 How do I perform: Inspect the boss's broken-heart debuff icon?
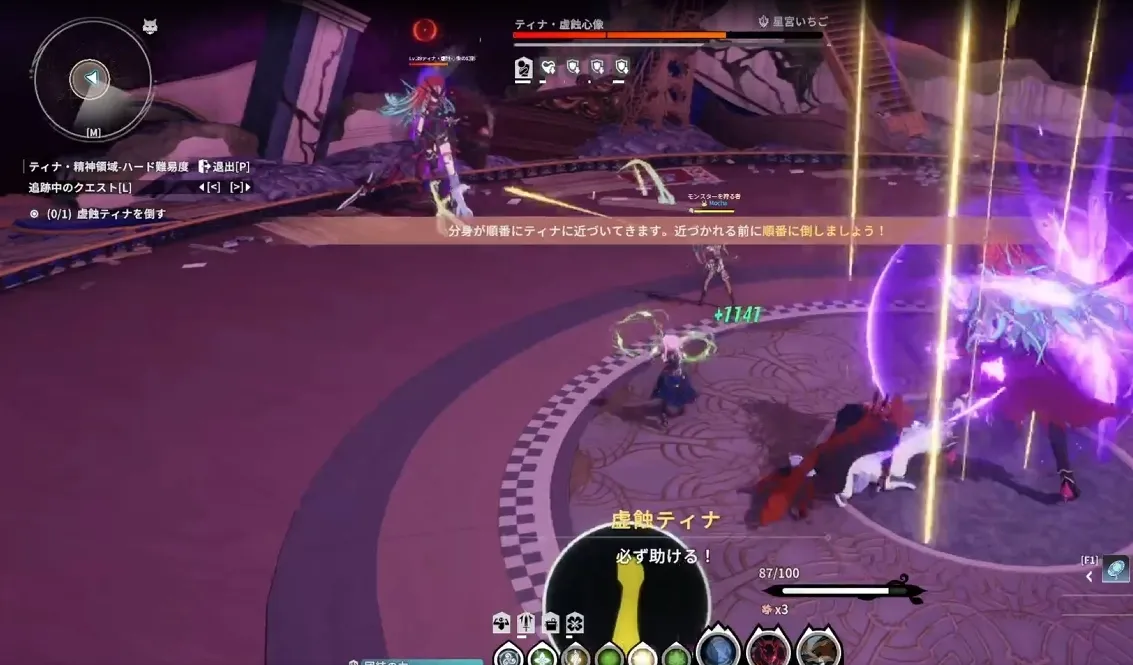coord(548,68)
